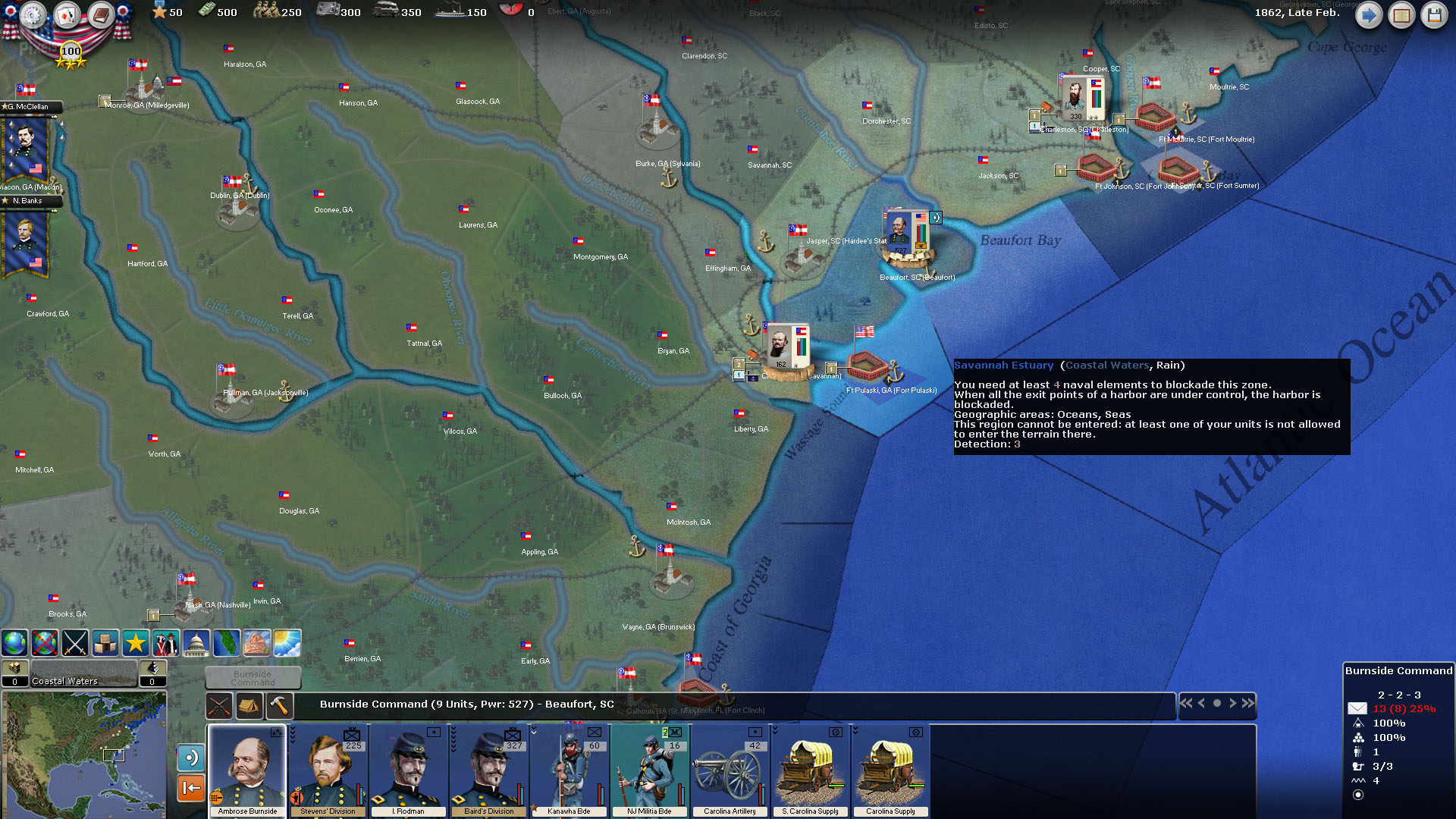The width and height of the screenshot is (1456, 819).
Task: Click the orange return-arrow button
Action: point(191,788)
